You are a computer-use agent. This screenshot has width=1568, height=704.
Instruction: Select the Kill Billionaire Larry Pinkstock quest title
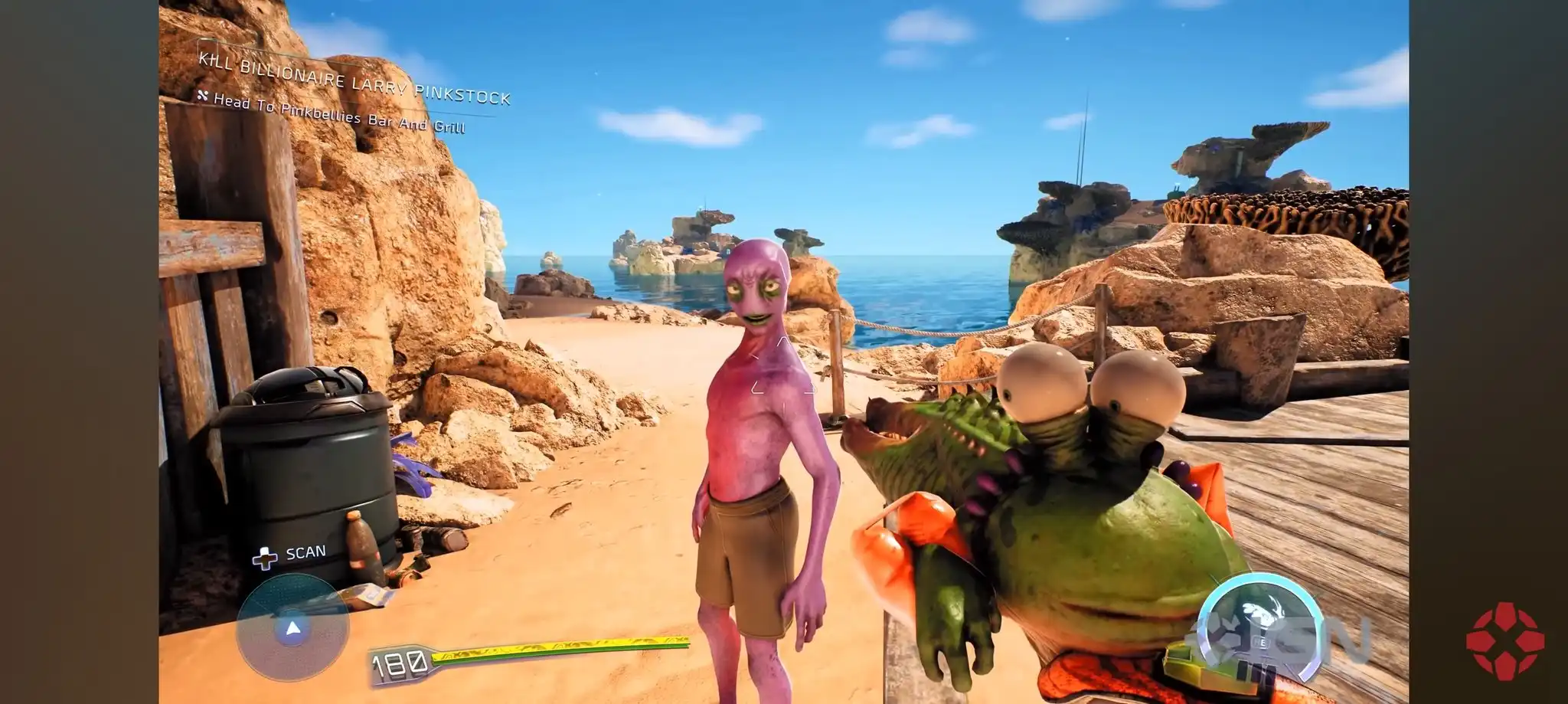[354, 79]
